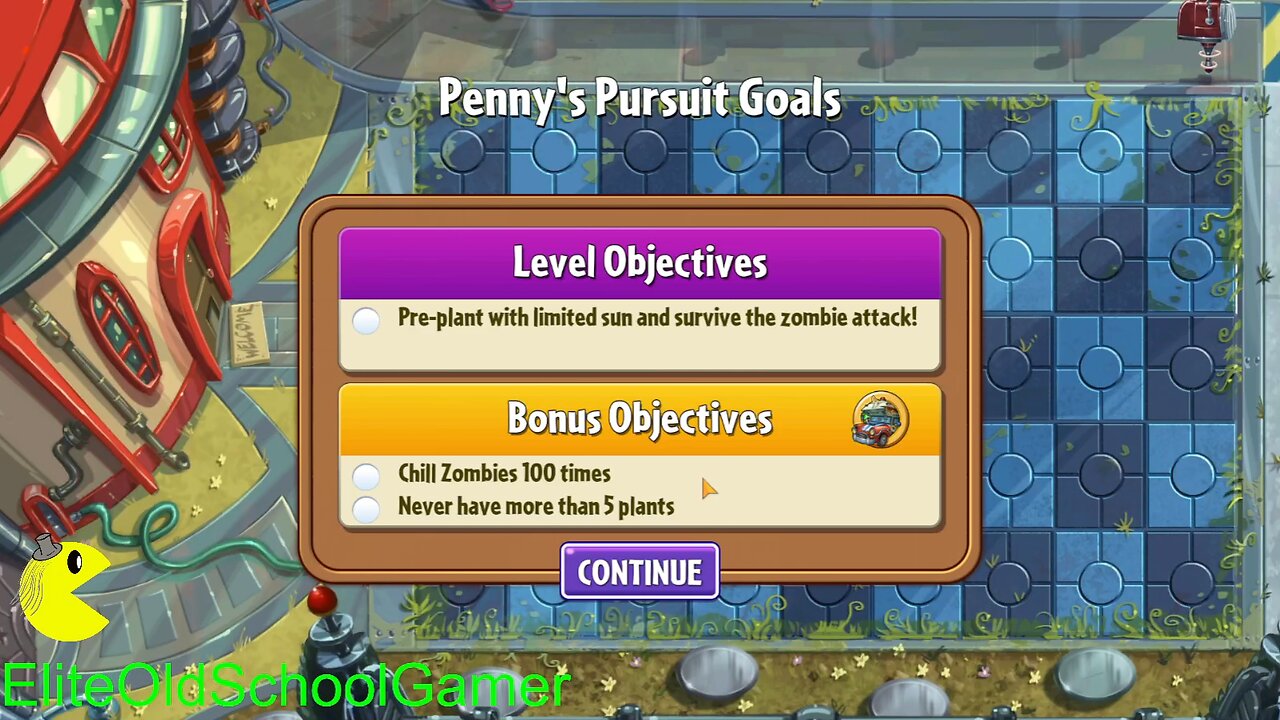
Task: Check the 'Chill Zombies 100 times' objective circle
Action: (x=366, y=475)
